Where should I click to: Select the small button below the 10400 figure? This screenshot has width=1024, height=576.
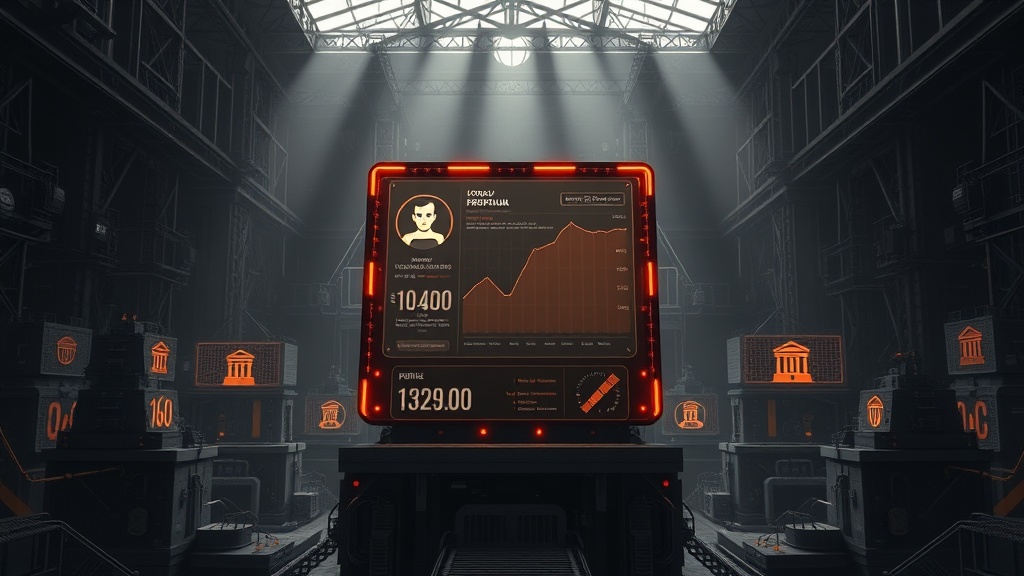pos(423,345)
